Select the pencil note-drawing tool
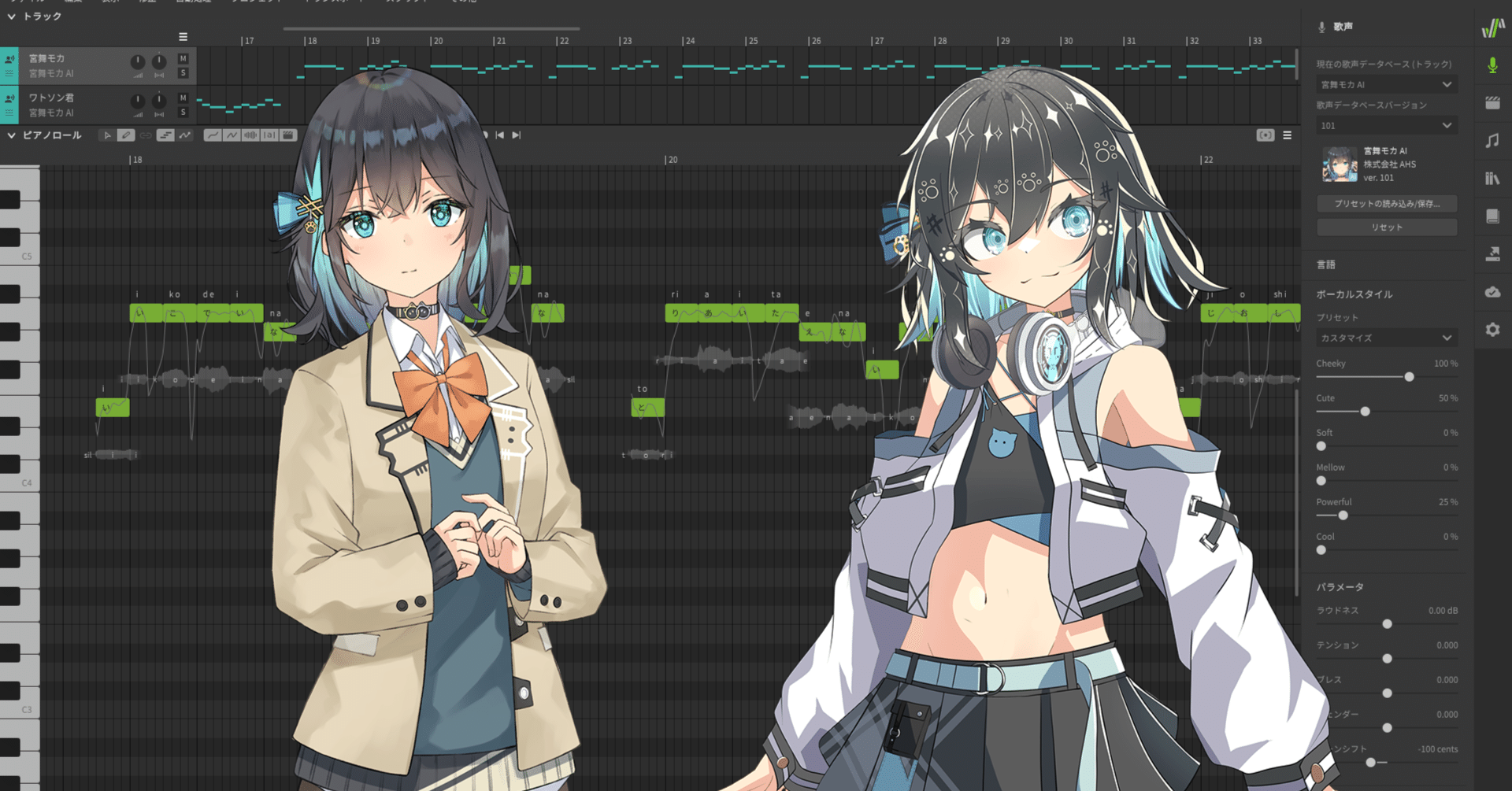 pos(127,135)
